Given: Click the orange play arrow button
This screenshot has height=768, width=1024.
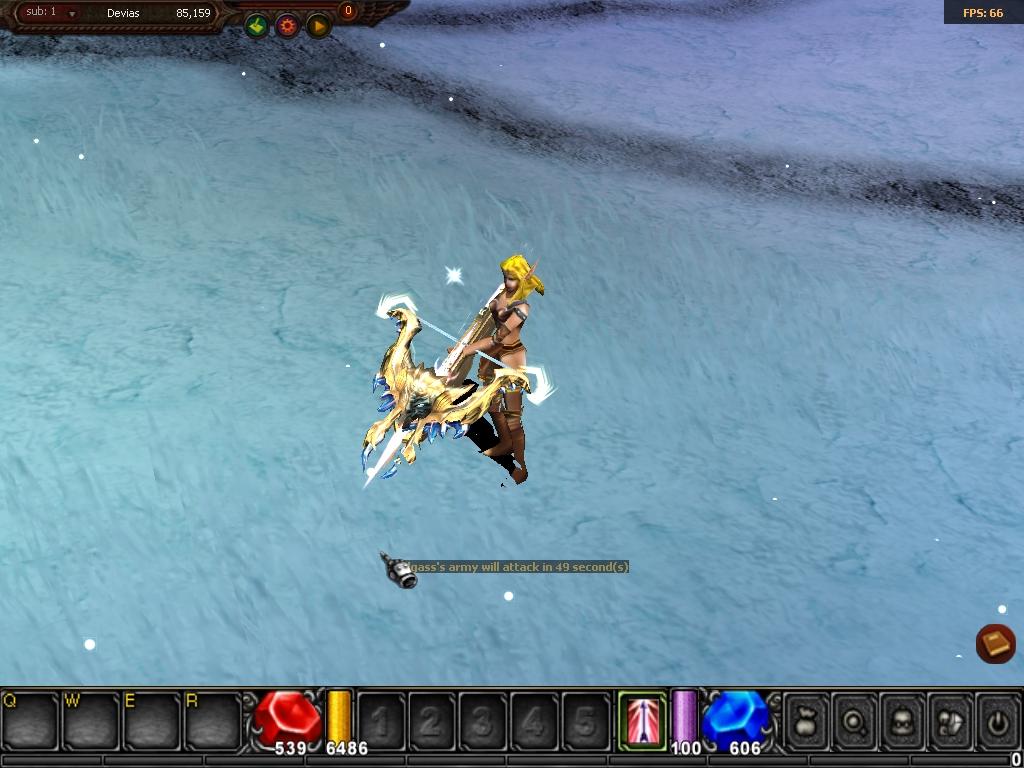Looking at the screenshot, I should pyautogui.click(x=319, y=26).
